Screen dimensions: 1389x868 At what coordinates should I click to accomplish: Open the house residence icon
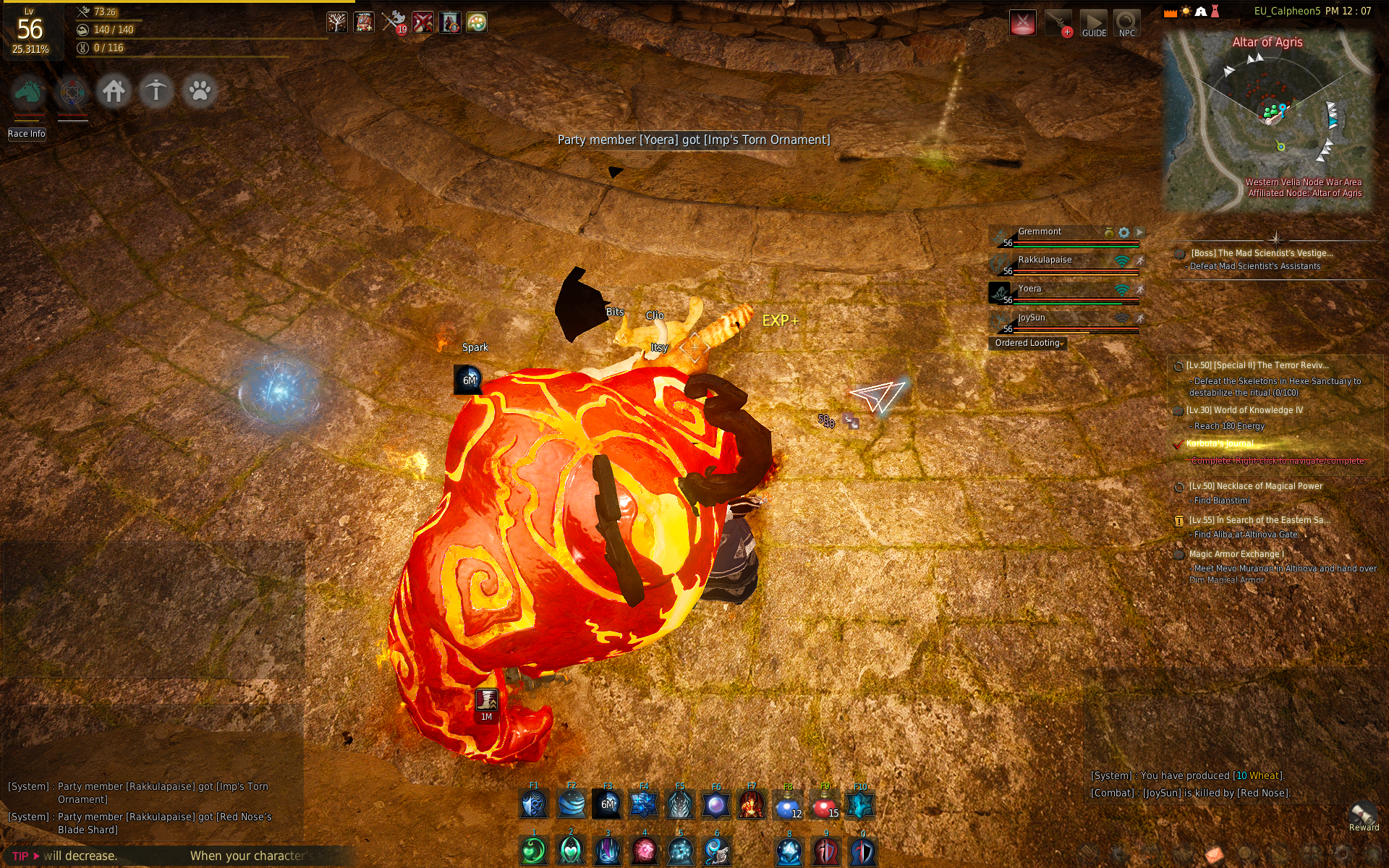[x=114, y=91]
